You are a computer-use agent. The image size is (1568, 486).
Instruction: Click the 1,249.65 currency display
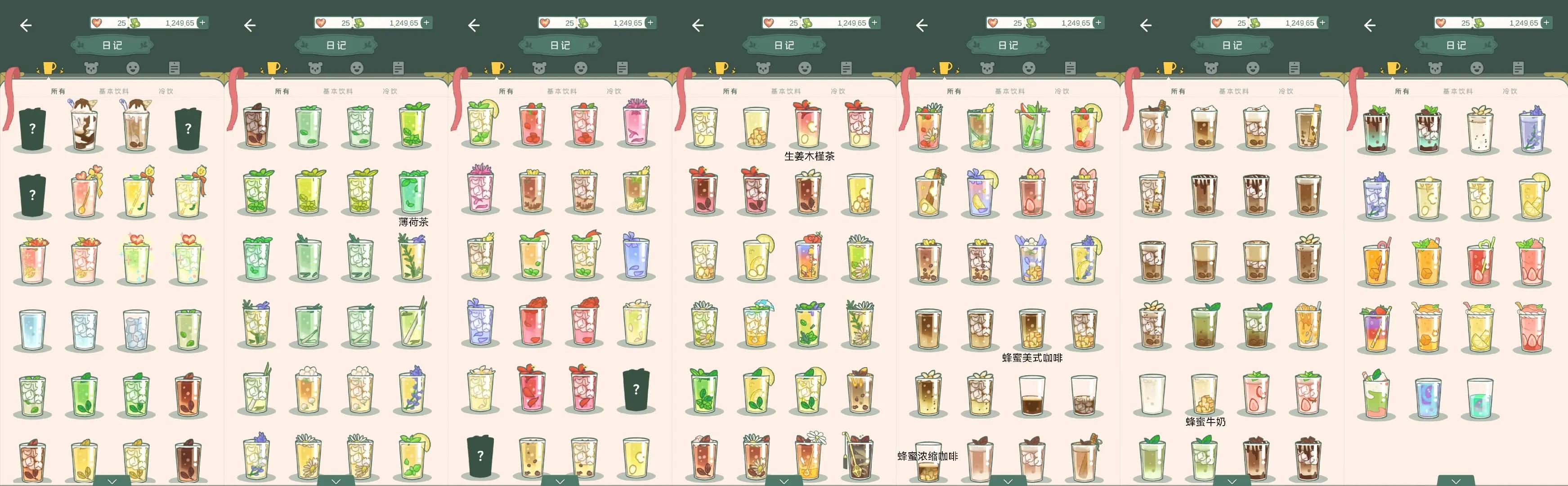tap(176, 22)
